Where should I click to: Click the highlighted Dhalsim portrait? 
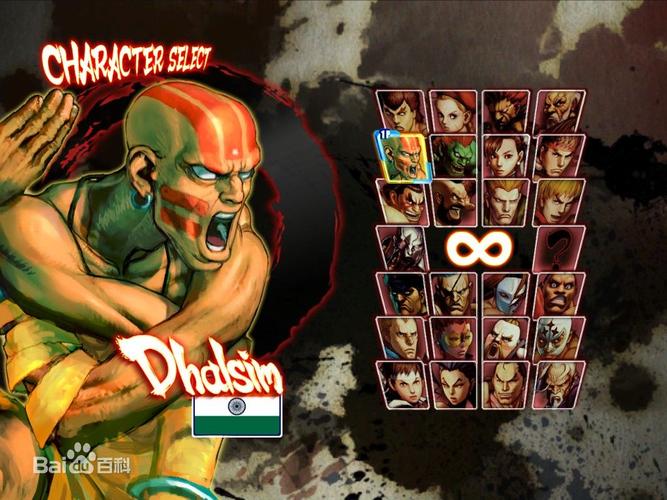pyautogui.click(x=403, y=156)
